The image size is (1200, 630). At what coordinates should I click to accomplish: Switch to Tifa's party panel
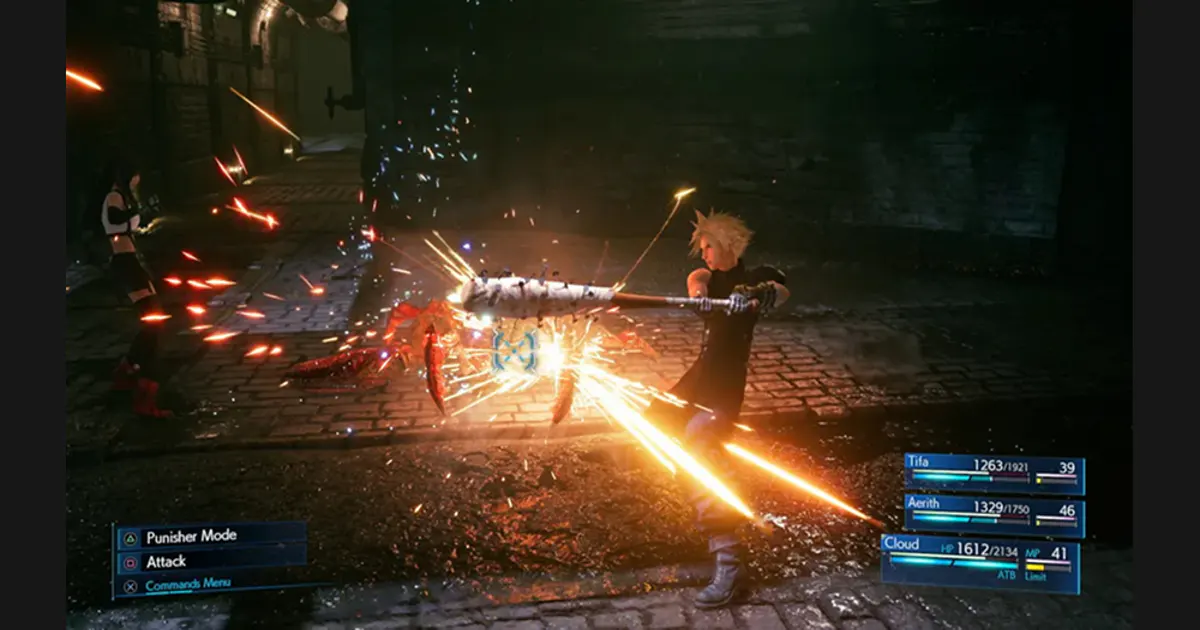[x=993, y=472]
